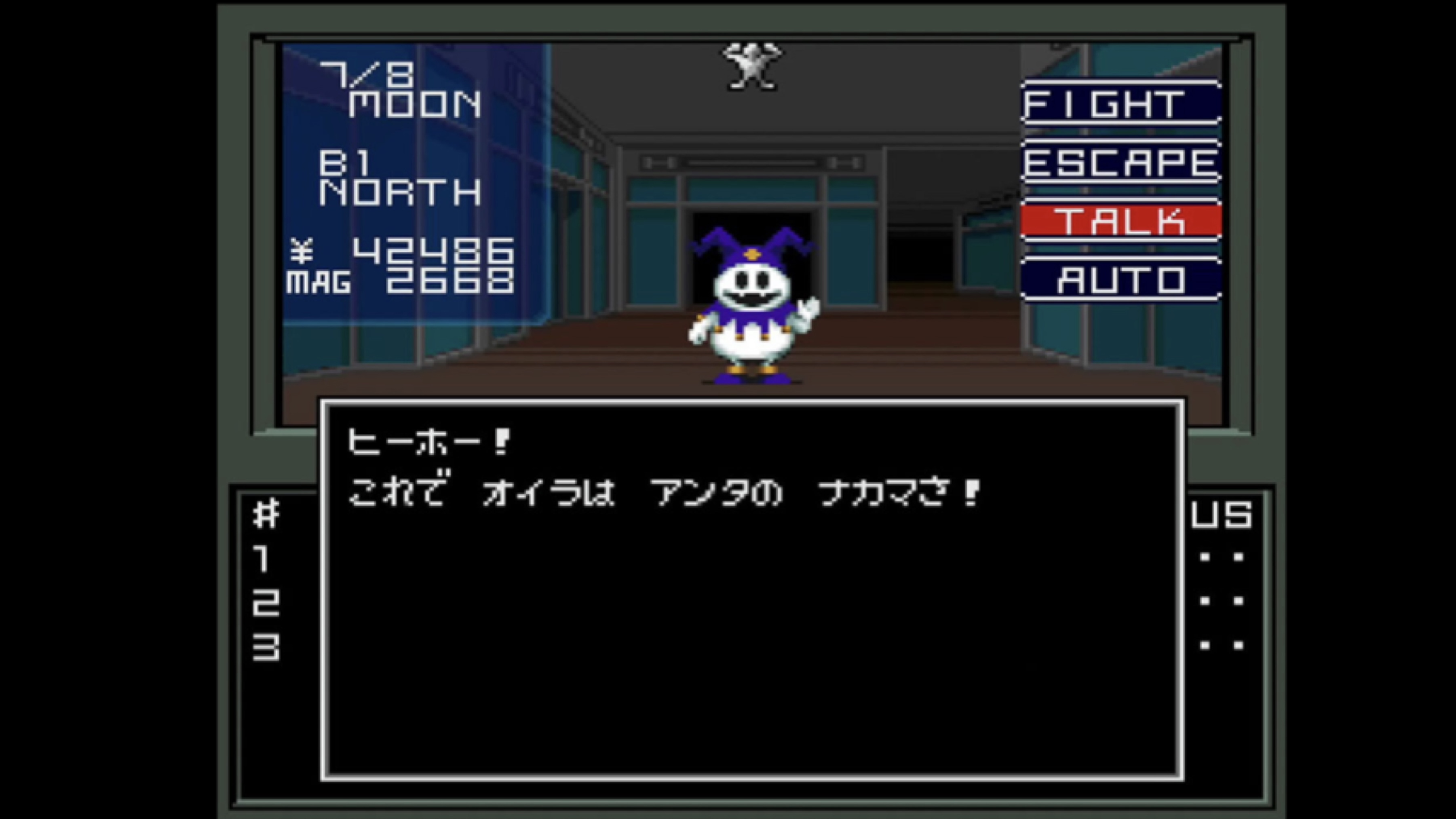This screenshot has width=1456, height=819.
Task: Advance the Jack Frost dialogue box
Action: tap(752, 590)
